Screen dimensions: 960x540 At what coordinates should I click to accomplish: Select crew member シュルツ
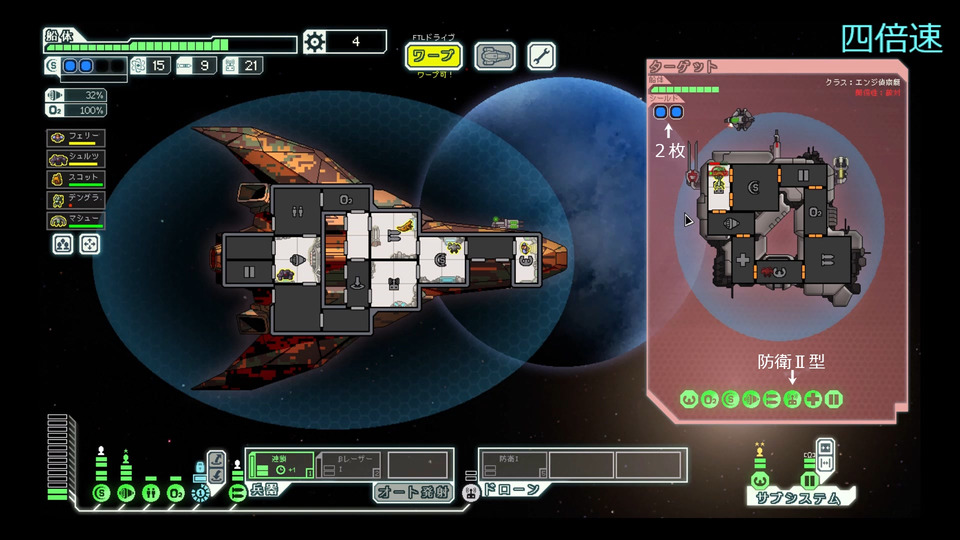(x=76, y=158)
